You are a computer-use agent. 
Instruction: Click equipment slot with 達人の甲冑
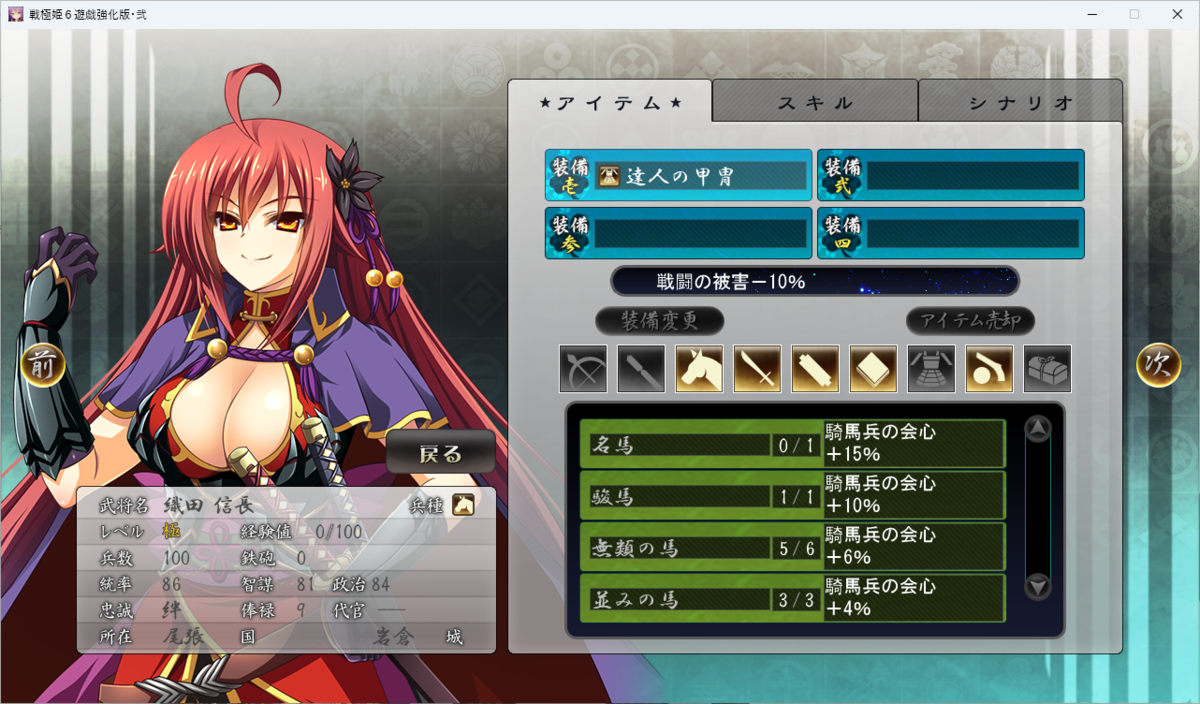tap(678, 176)
